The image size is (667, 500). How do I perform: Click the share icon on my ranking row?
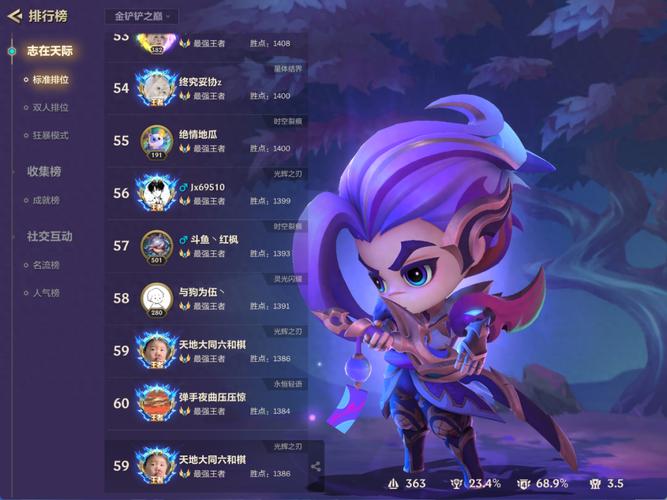[x=316, y=466]
